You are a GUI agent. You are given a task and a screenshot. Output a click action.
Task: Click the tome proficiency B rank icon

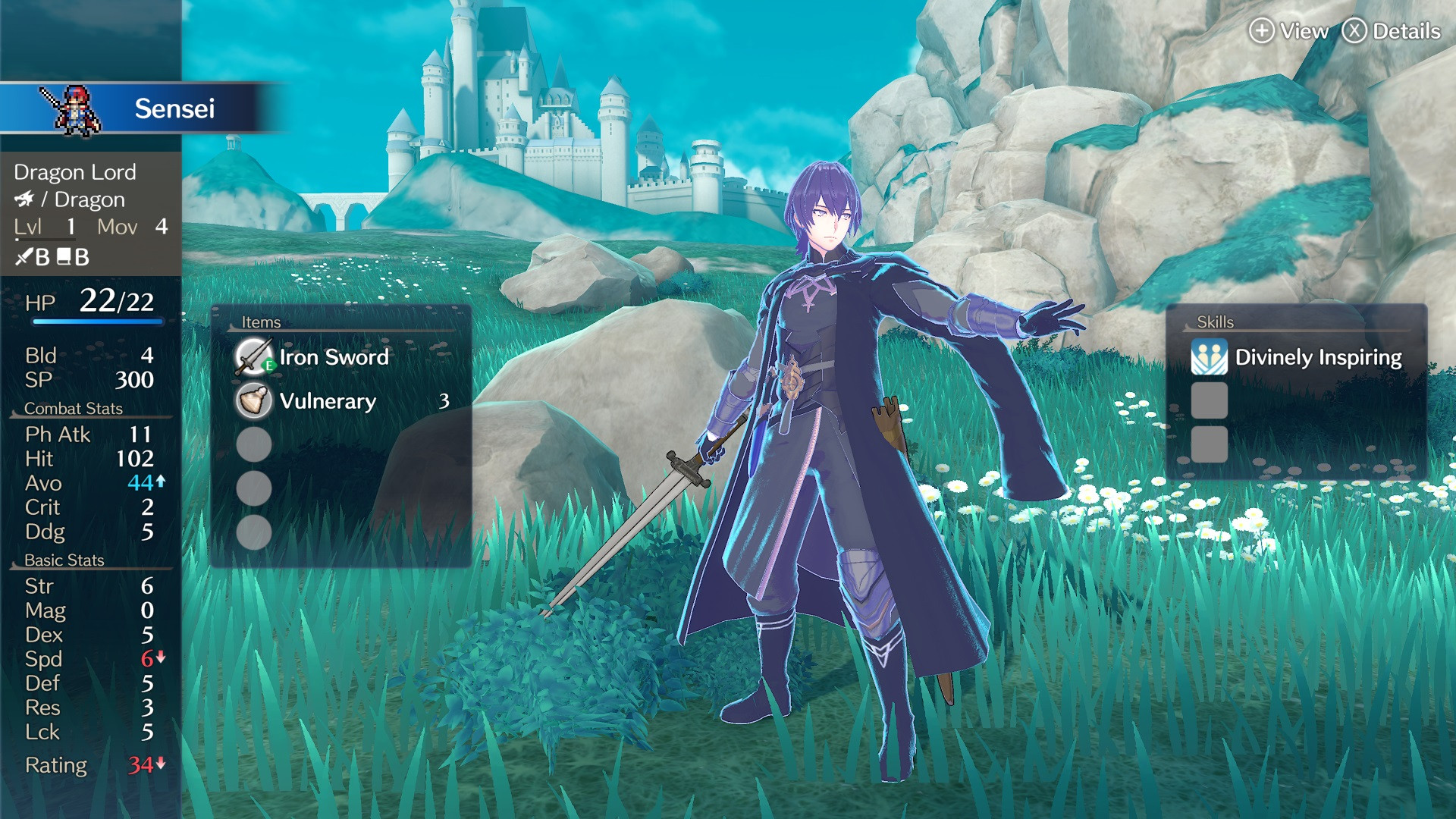point(72,258)
